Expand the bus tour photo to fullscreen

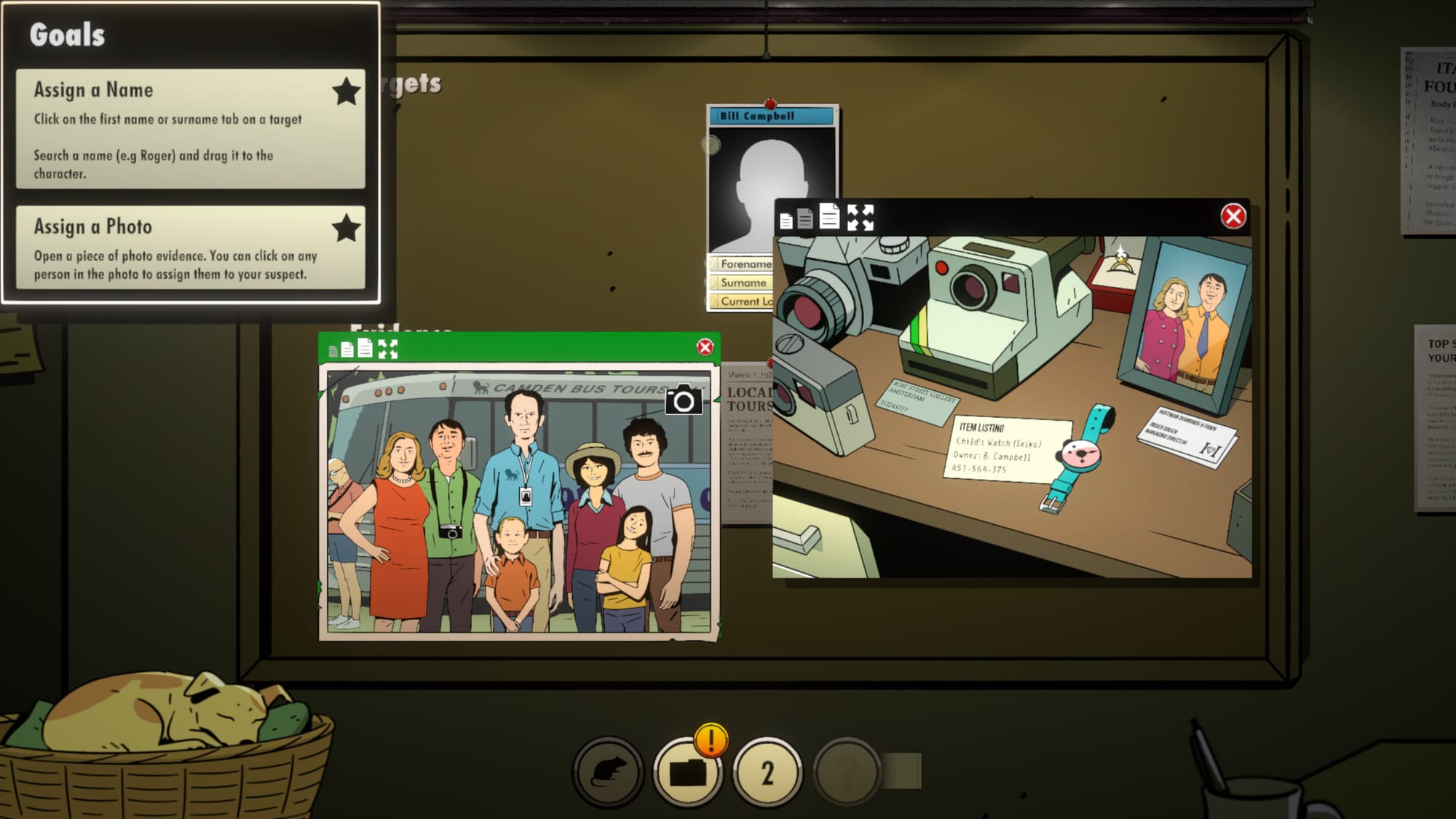(388, 349)
